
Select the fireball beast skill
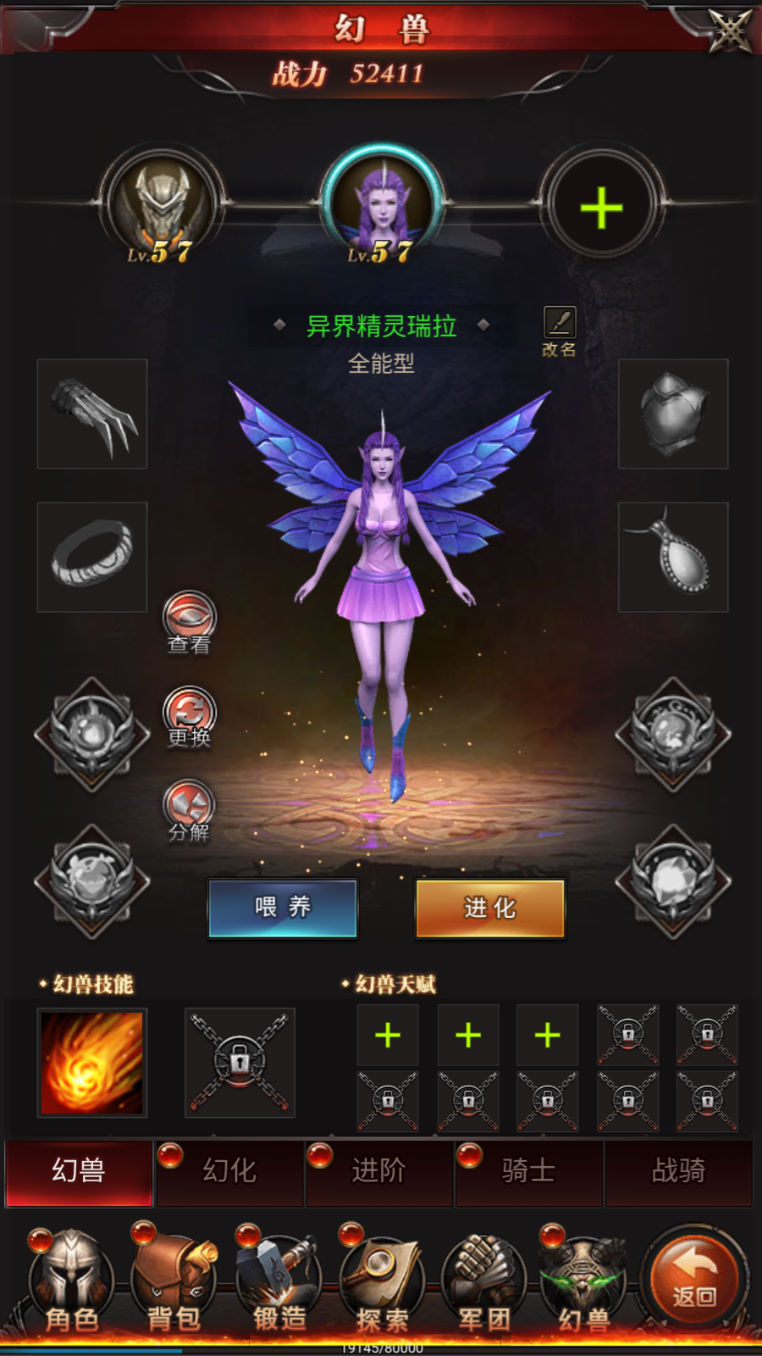pos(92,1062)
